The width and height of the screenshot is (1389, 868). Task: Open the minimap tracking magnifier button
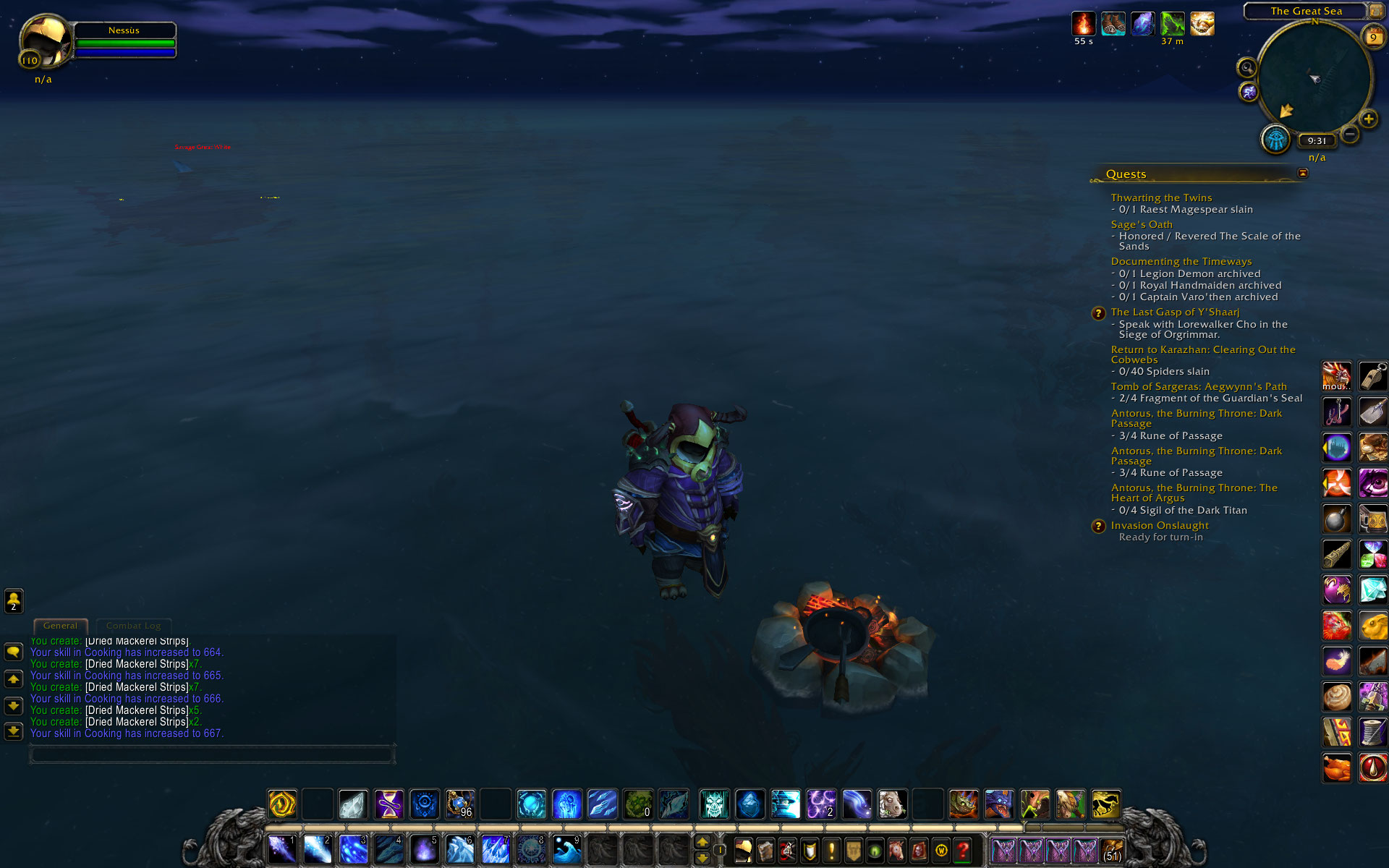click(1246, 68)
